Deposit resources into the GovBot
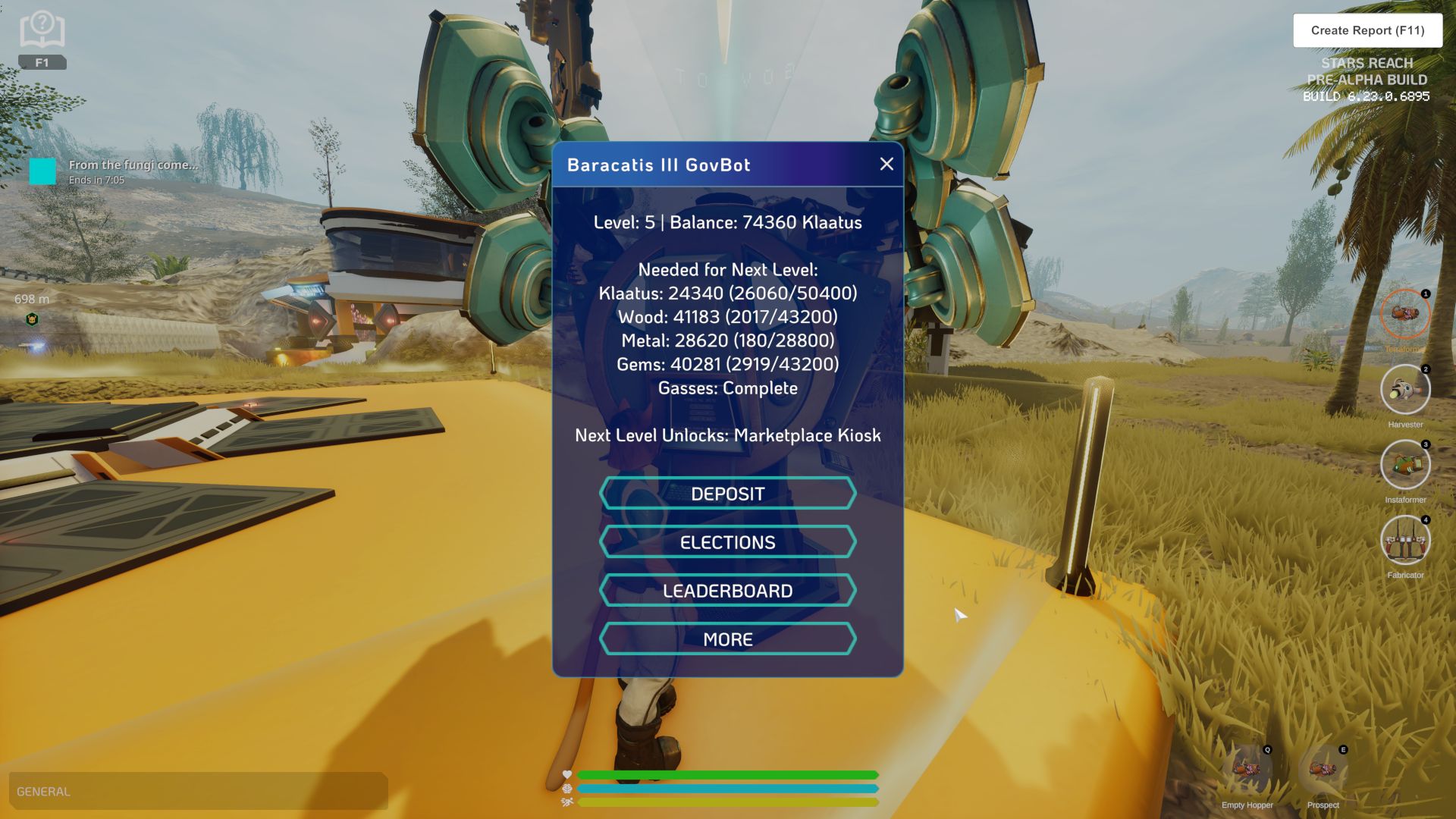 pyautogui.click(x=726, y=494)
